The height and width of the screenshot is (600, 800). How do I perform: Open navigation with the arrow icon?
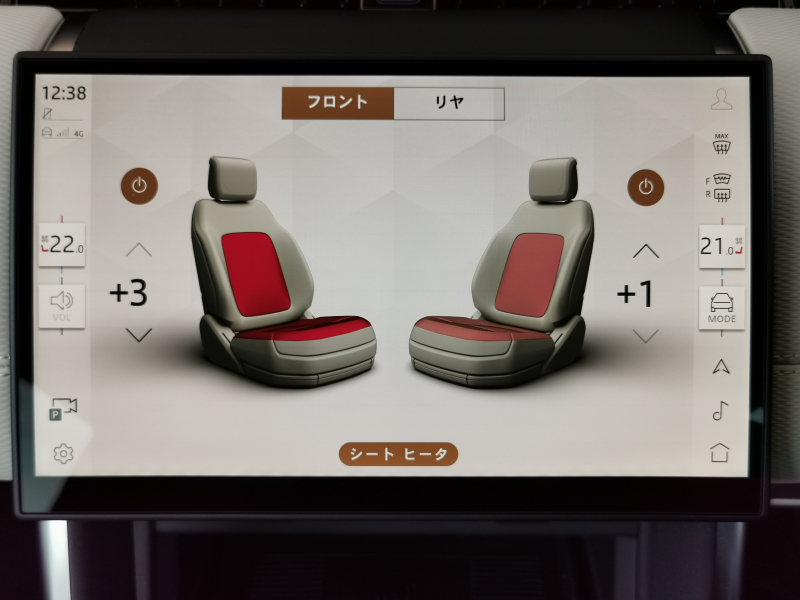pyautogui.click(x=720, y=366)
